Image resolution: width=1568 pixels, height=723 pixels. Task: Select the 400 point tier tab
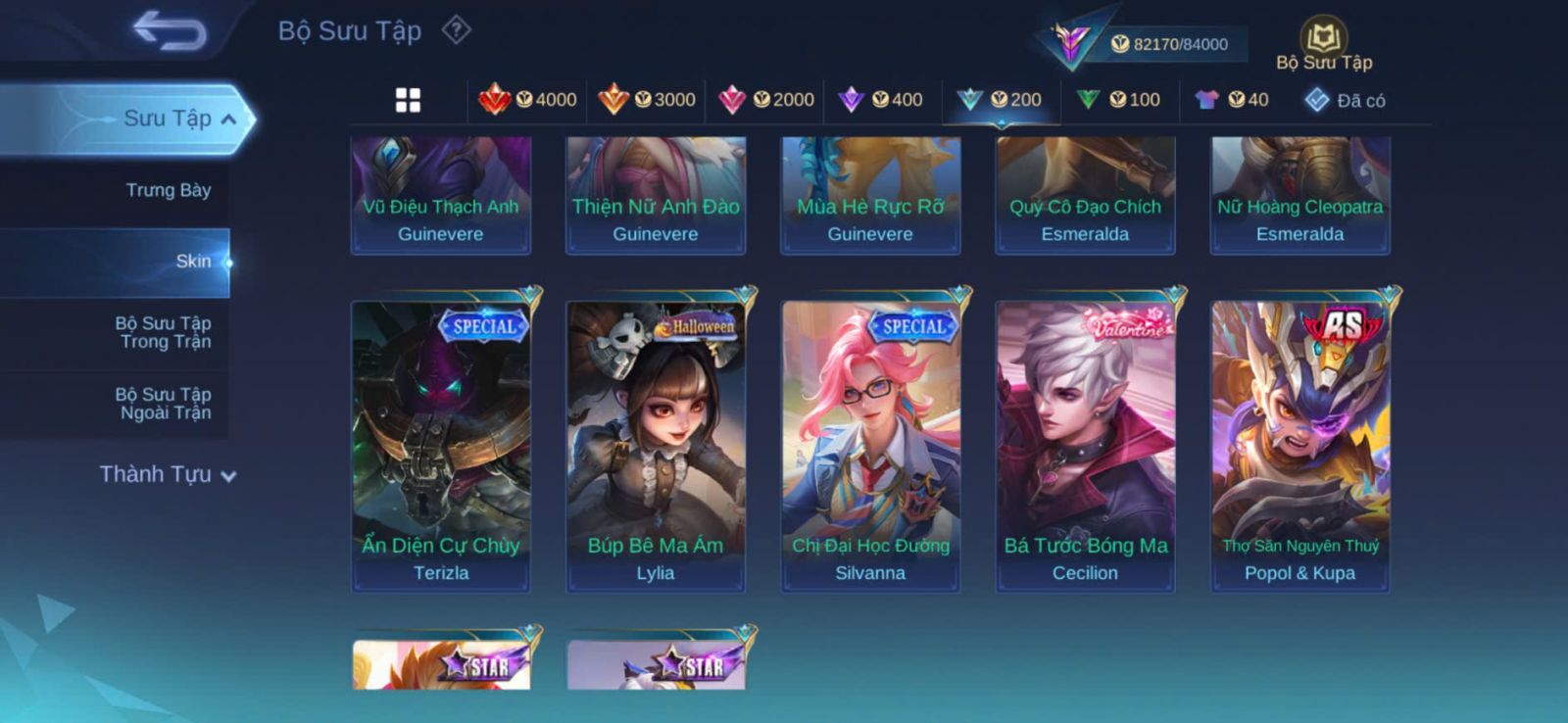point(882,100)
